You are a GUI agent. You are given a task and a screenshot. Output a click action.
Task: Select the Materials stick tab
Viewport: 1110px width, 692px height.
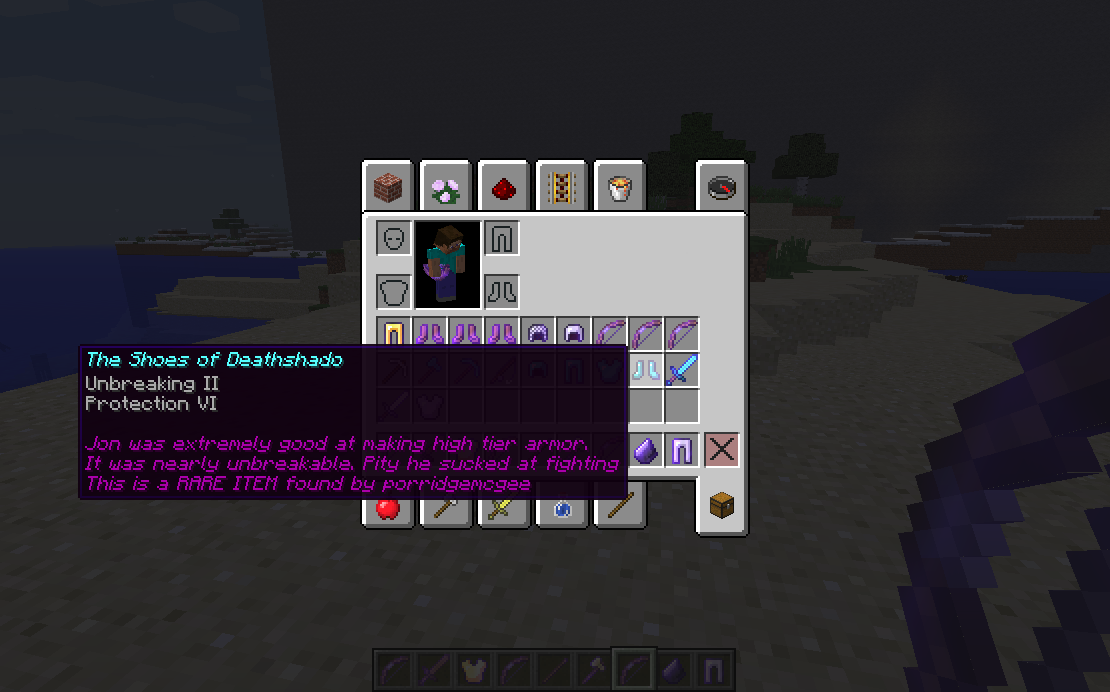point(619,509)
